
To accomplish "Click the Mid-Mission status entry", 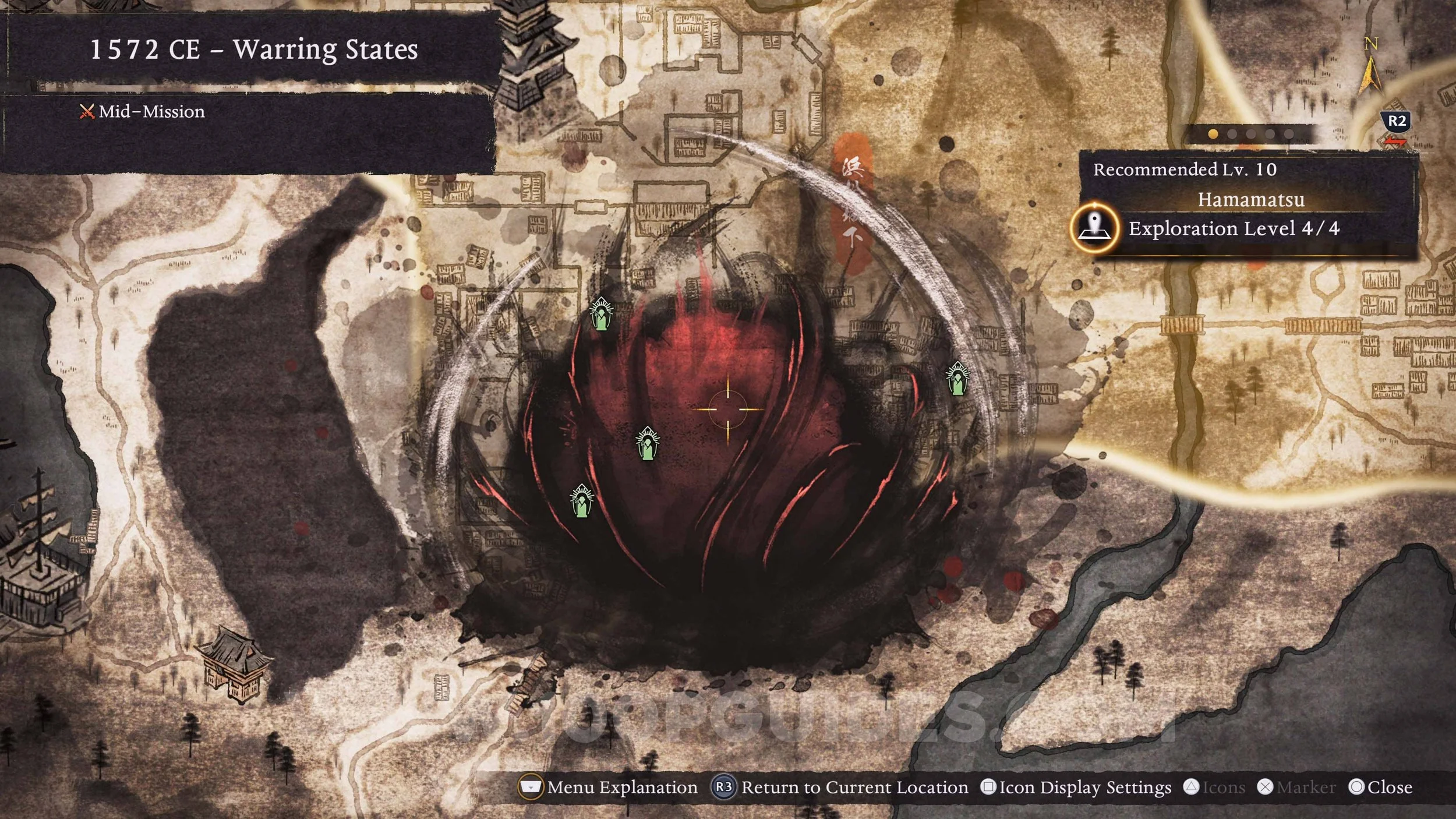I will pyautogui.click(x=143, y=111).
